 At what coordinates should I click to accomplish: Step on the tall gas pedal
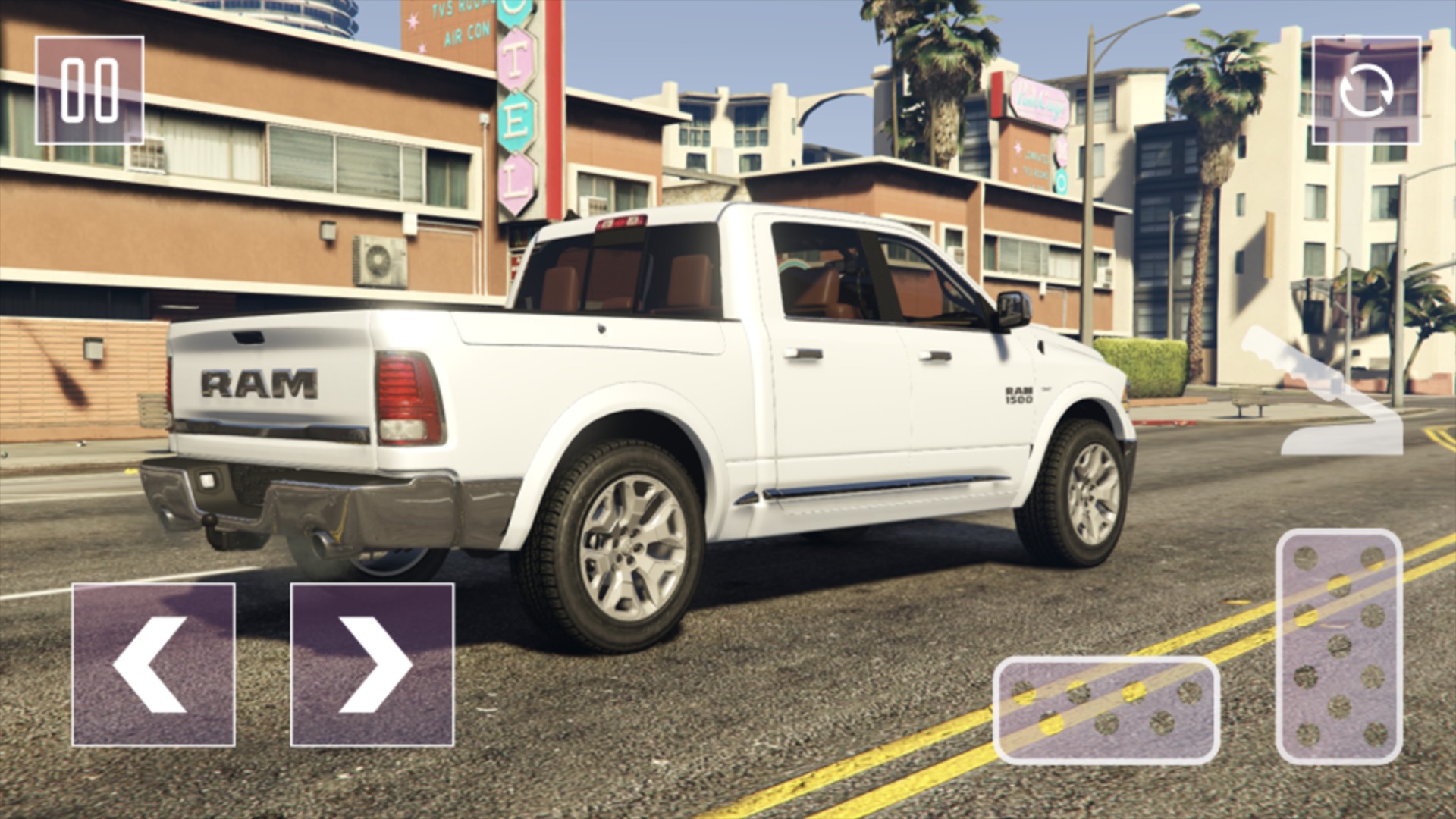(1339, 646)
